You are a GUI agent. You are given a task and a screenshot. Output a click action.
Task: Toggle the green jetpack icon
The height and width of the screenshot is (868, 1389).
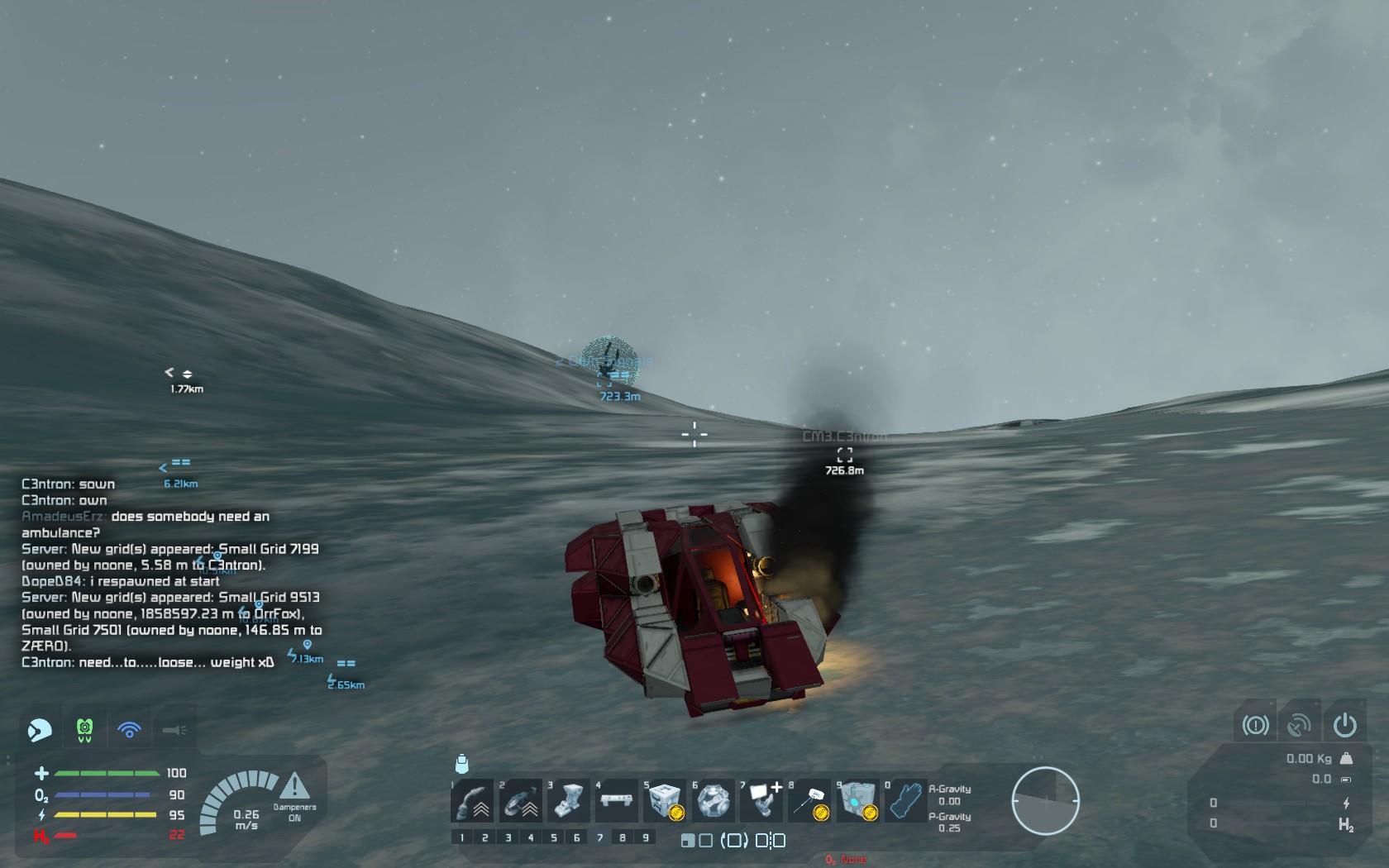[x=84, y=730]
